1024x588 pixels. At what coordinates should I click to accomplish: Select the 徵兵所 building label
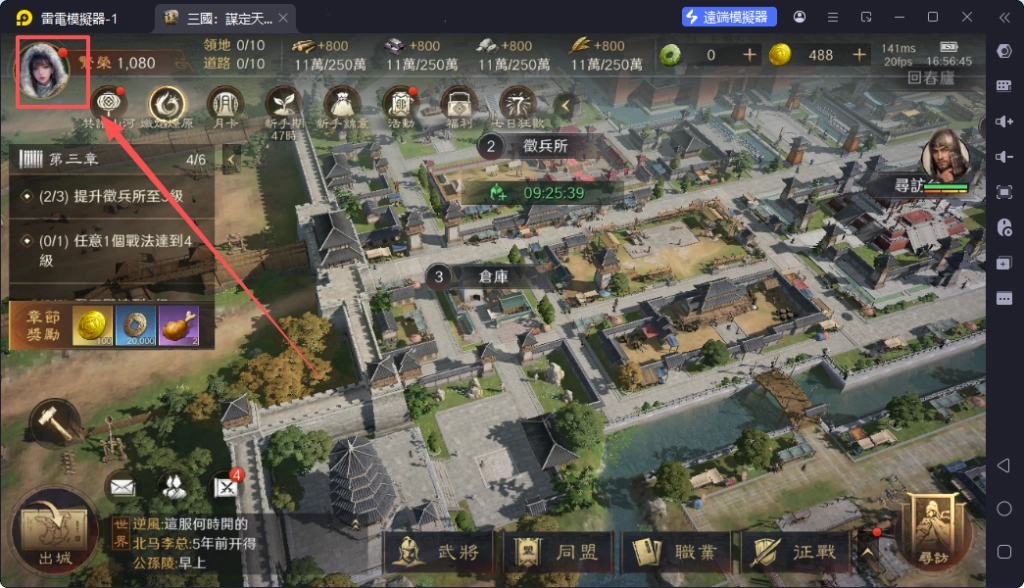tap(545, 146)
